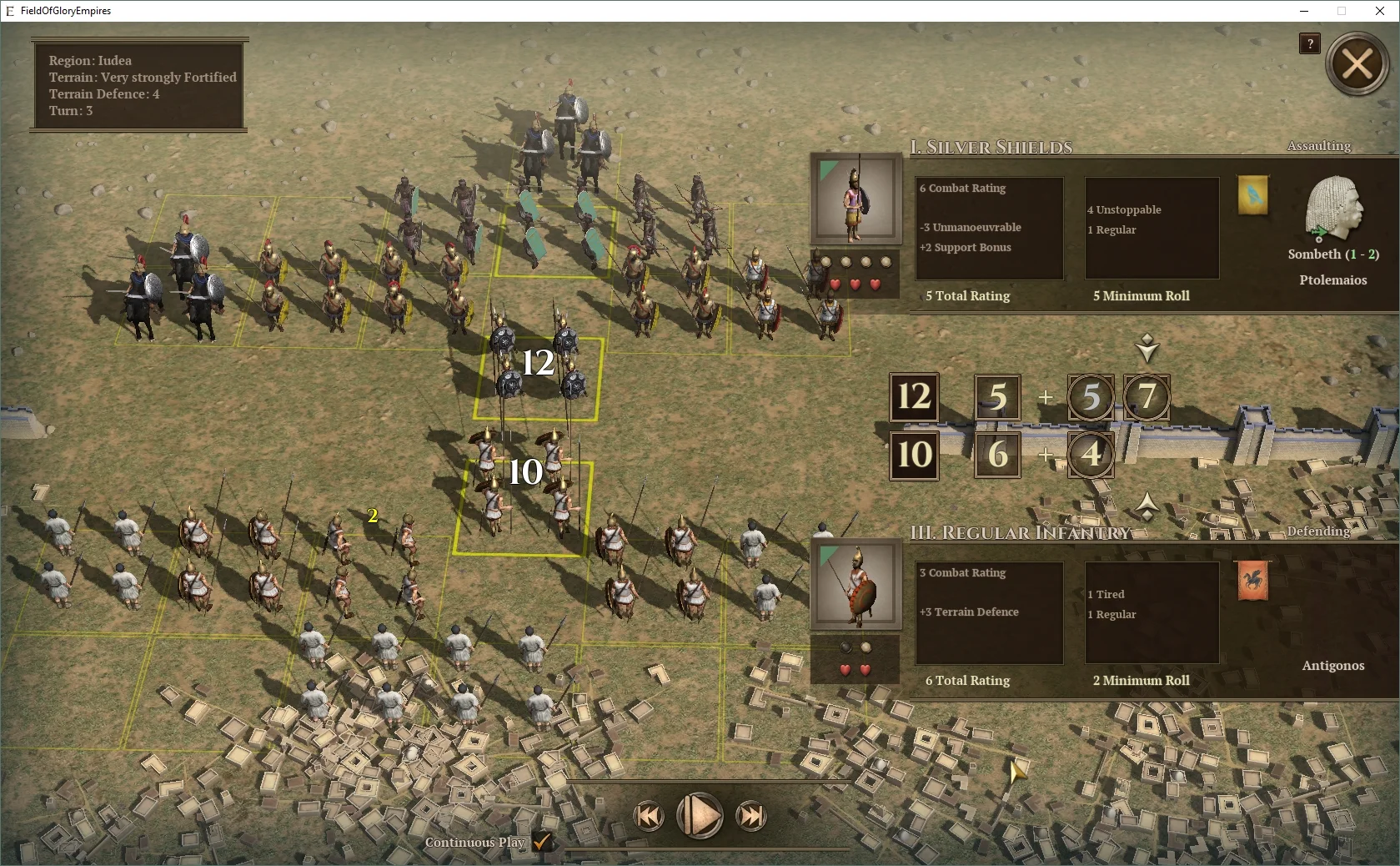1400x866 pixels.
Task: Expand details via the arrow above the combat dice
Action: pyautogui.click(x=1148, y=348)
